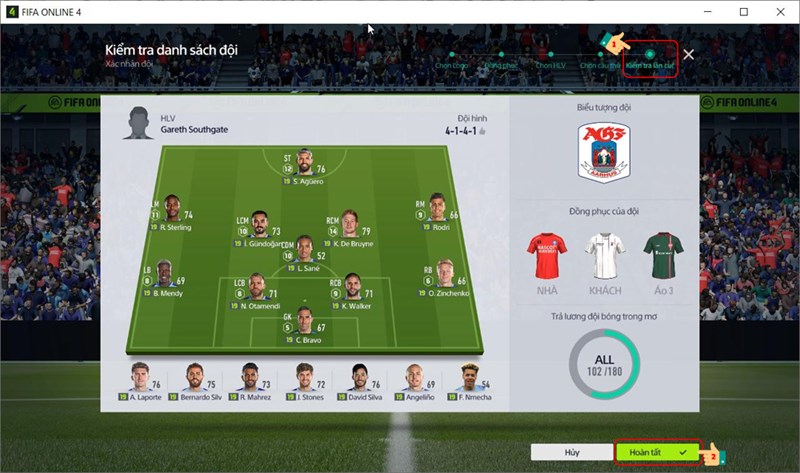Close the team check dialog
This screenshot has width=800, height=473.
688,54
